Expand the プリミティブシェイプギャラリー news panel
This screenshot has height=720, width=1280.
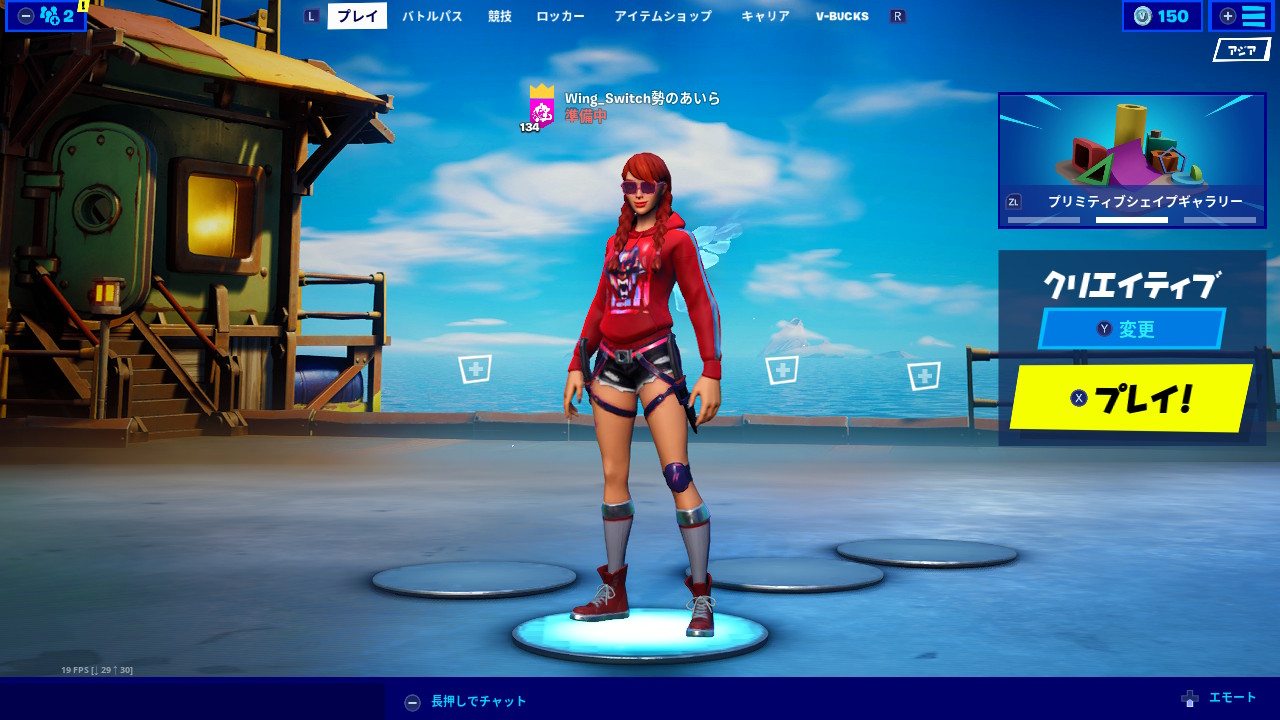(1131, 160)
